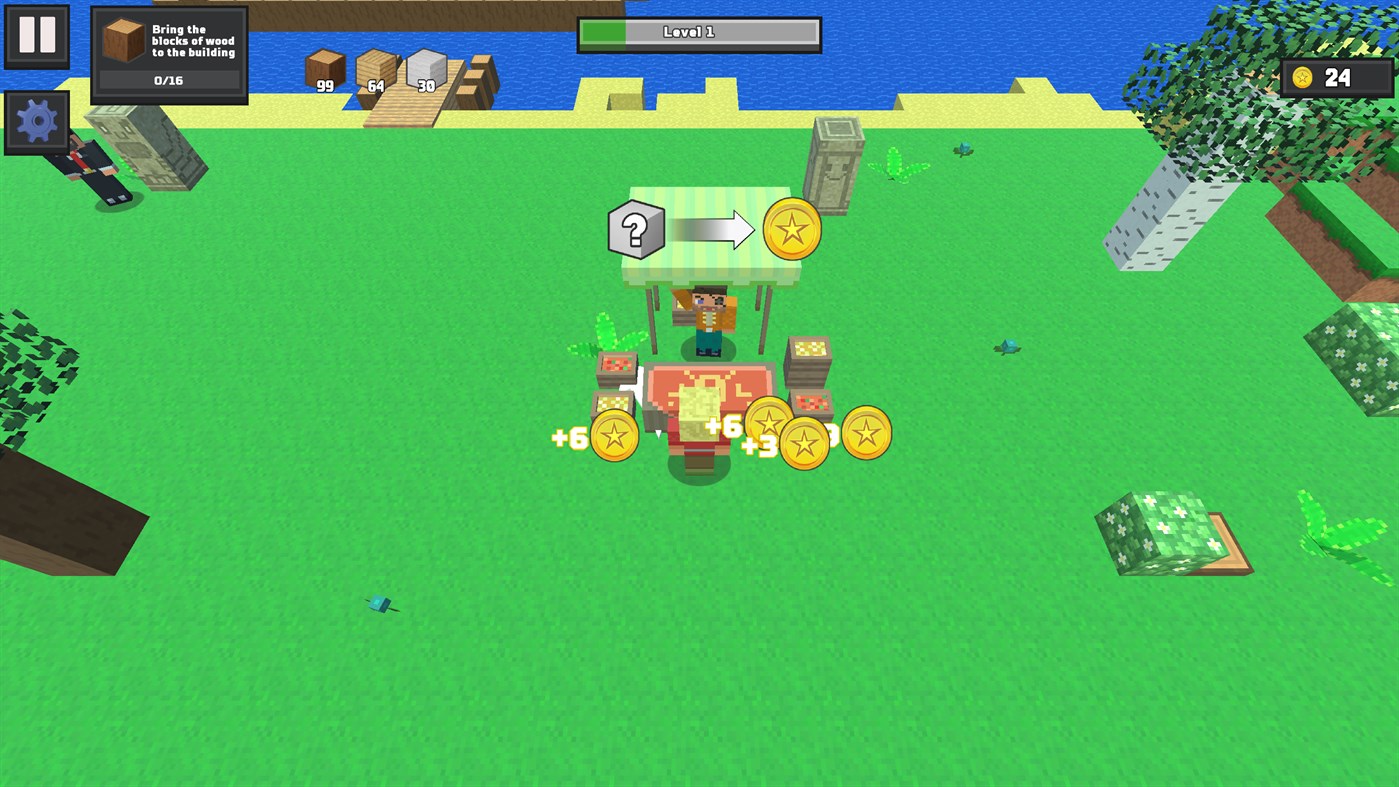Screen dimensions: 1399x787
Task: Click the plank block icon showing 64
Action: click(376, 72)
